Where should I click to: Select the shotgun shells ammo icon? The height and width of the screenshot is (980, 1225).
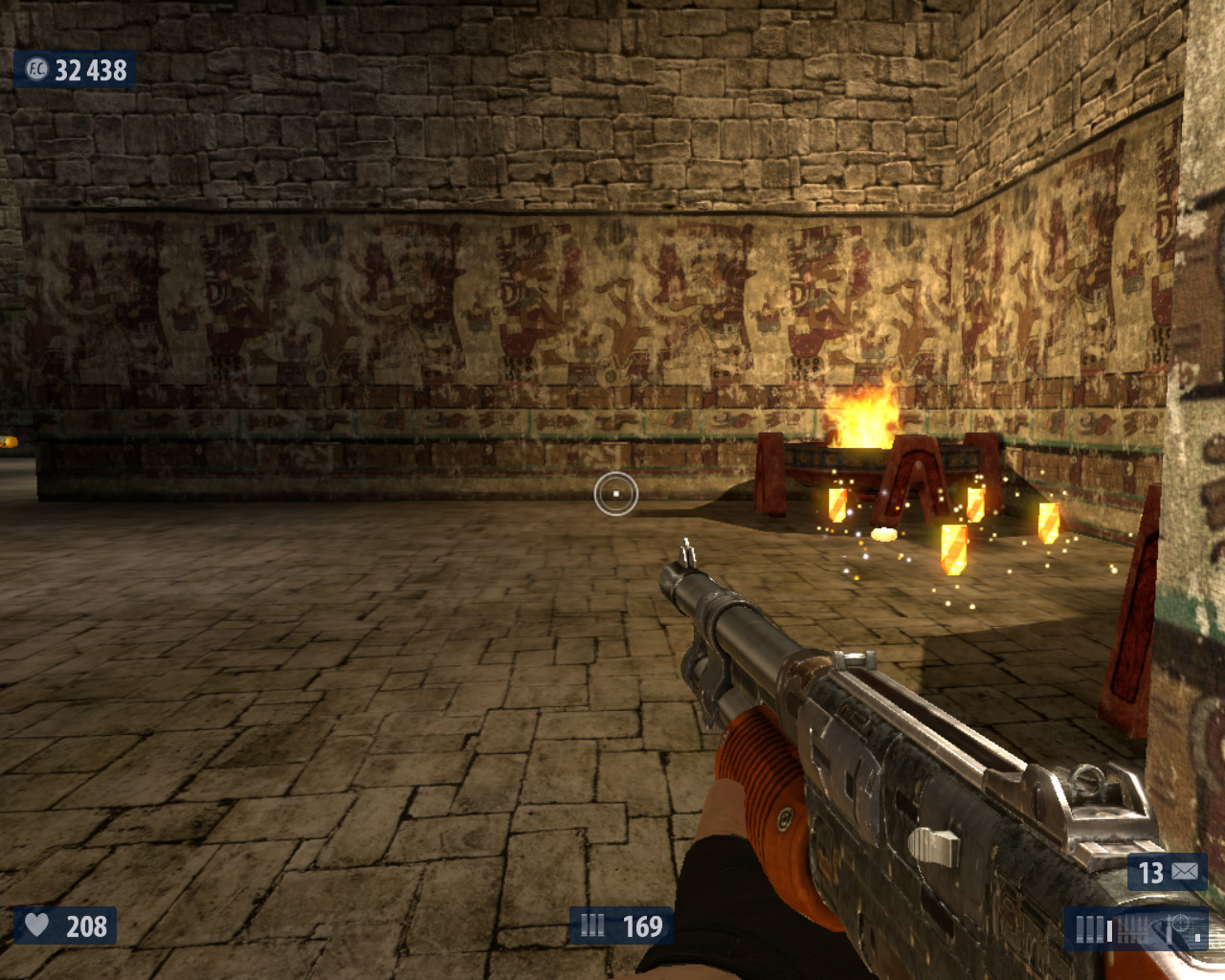593,925
